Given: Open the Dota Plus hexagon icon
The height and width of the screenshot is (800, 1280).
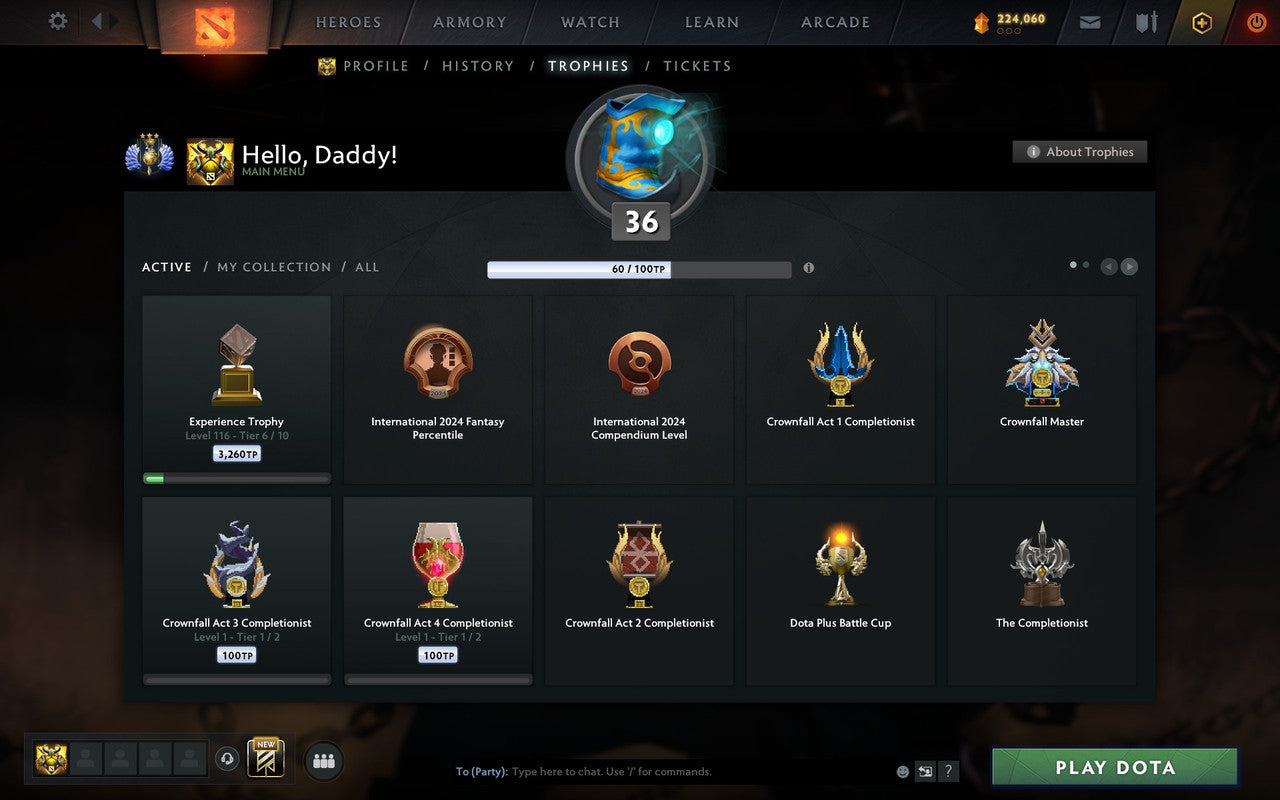Looking at the screenshot, I should click(x=1201, y=21).
